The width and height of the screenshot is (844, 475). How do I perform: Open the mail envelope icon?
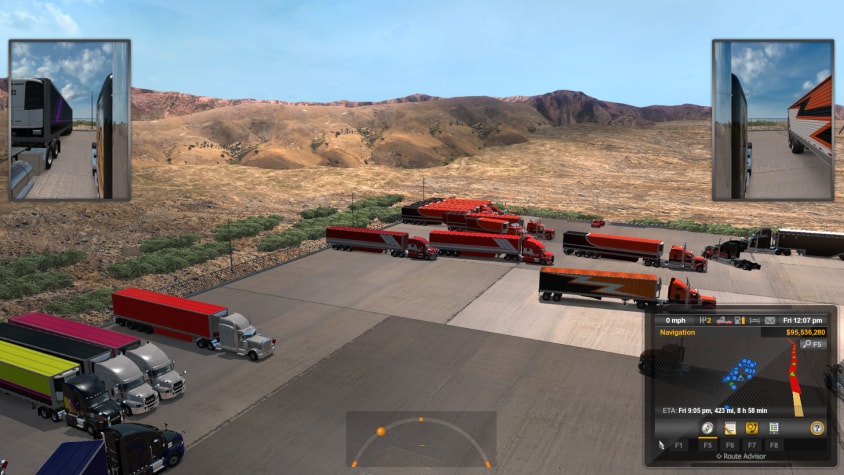pos(770,320)
